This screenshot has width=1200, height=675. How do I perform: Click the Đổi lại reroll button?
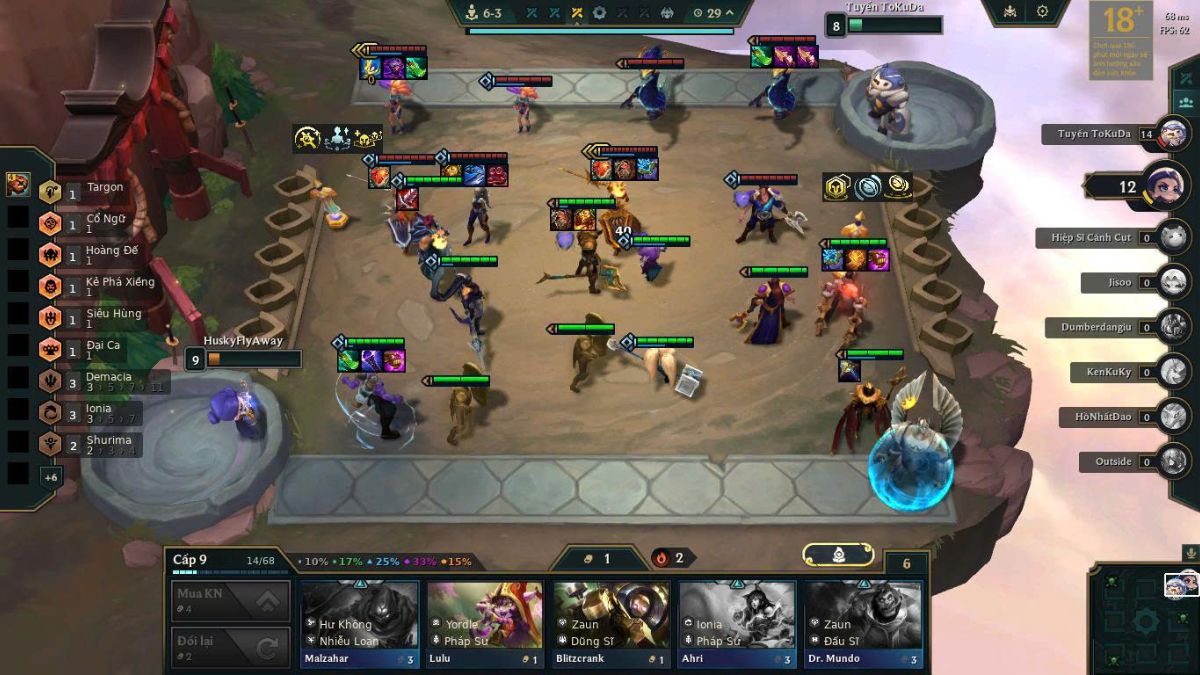(231, 647)
